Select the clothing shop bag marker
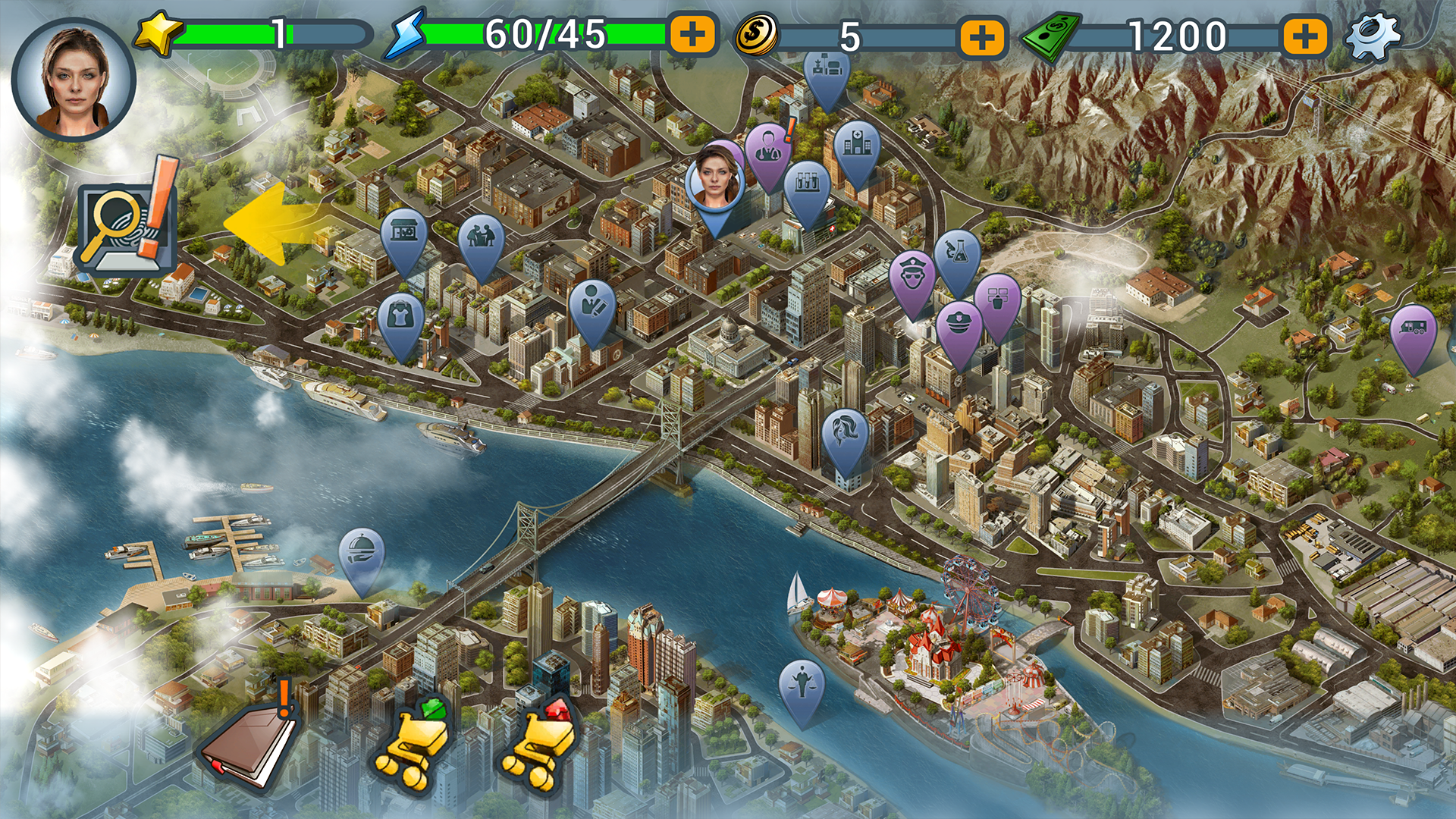 pyautogui.click(x=400, y=318)
